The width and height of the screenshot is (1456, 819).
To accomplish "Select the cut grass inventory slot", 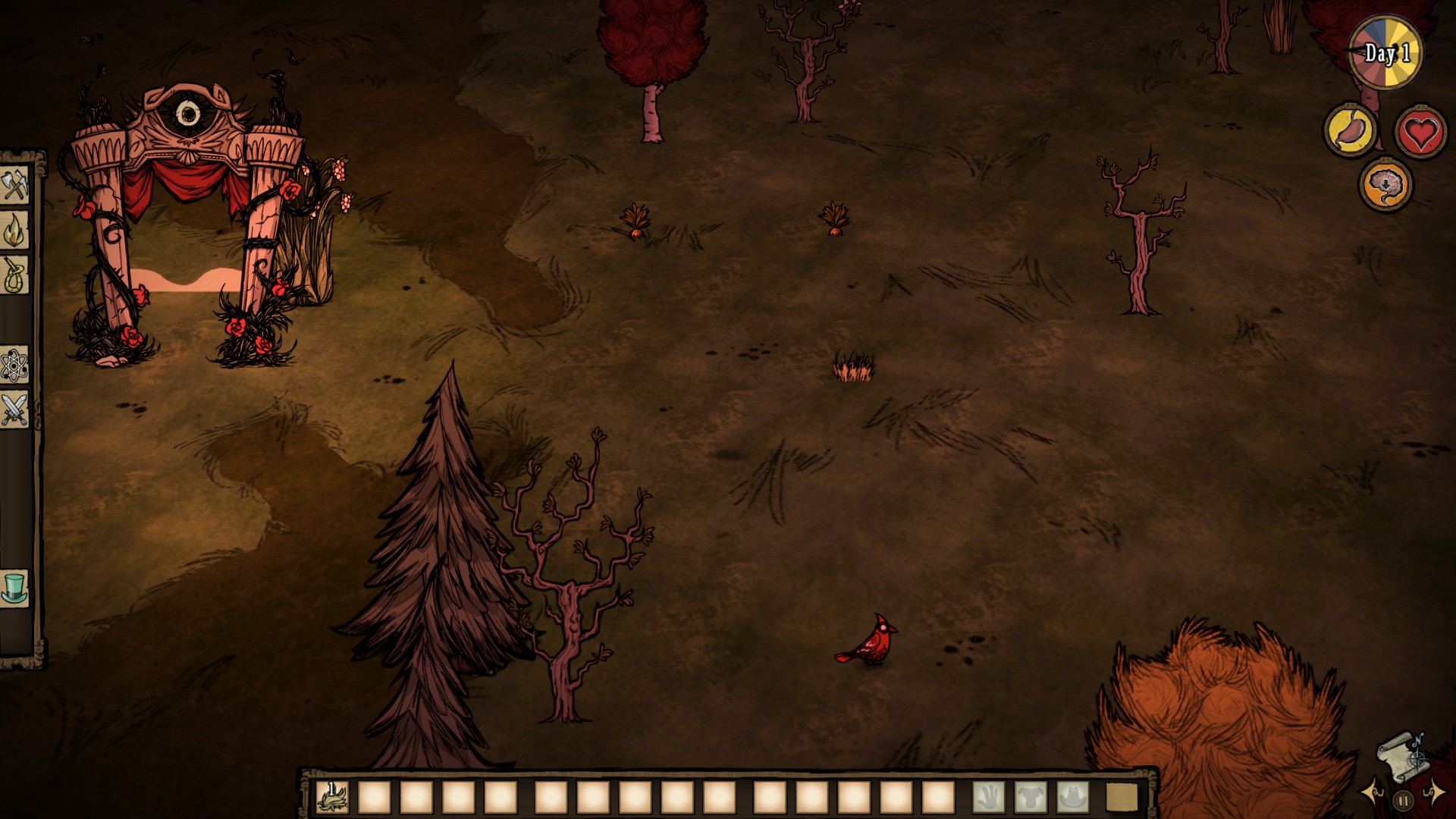I will (332, 796).
